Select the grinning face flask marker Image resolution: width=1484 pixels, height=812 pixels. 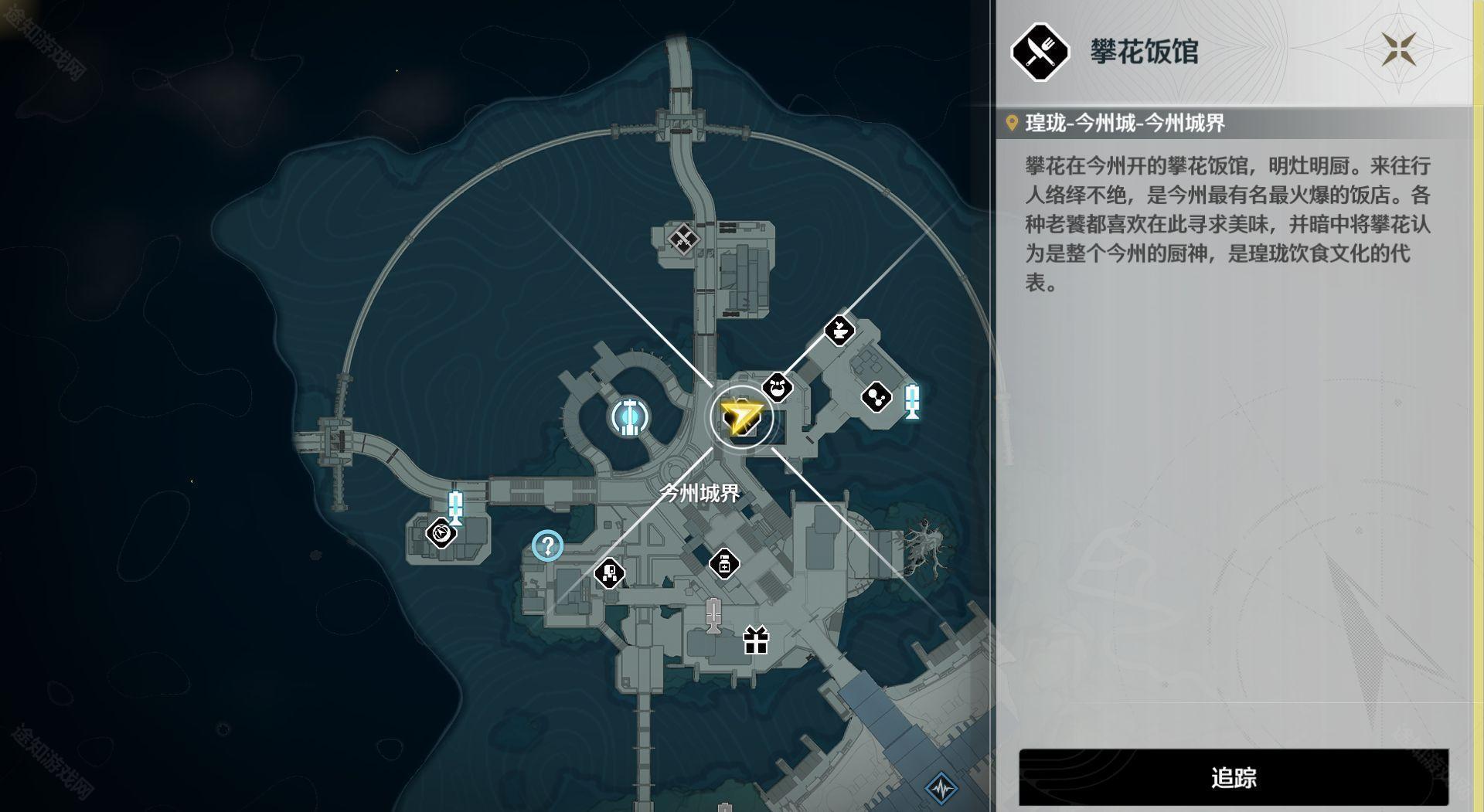778,387
